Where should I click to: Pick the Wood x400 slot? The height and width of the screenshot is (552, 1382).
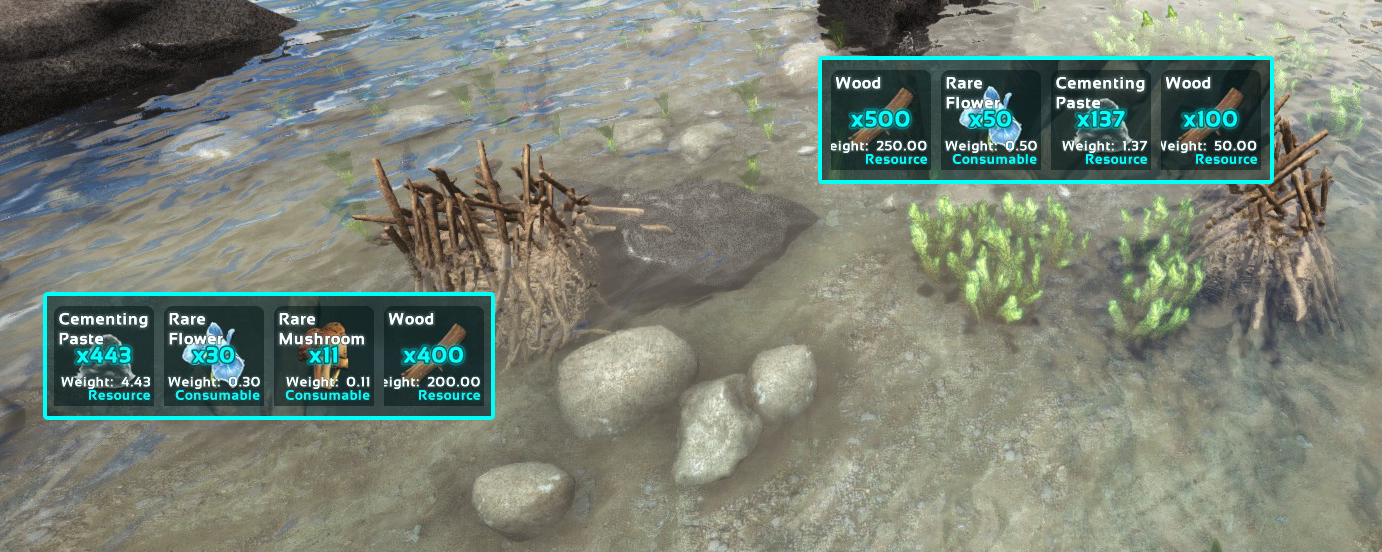point(434,355)
